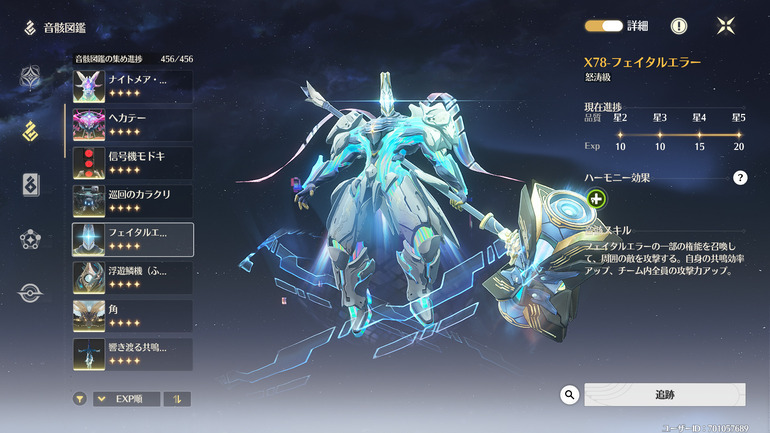Screen dimensions: 770x433
Task: Click the green harmony effect icon
Action: click(x=597, y=199)
